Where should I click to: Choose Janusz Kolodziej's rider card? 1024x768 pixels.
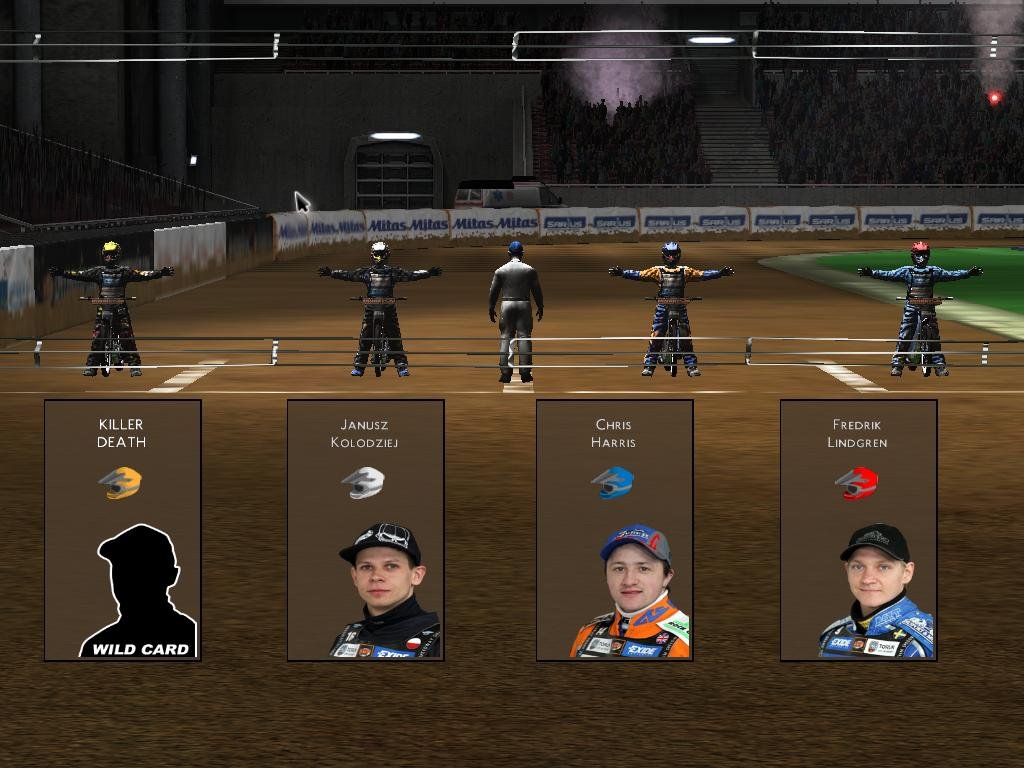coord(365,530)
